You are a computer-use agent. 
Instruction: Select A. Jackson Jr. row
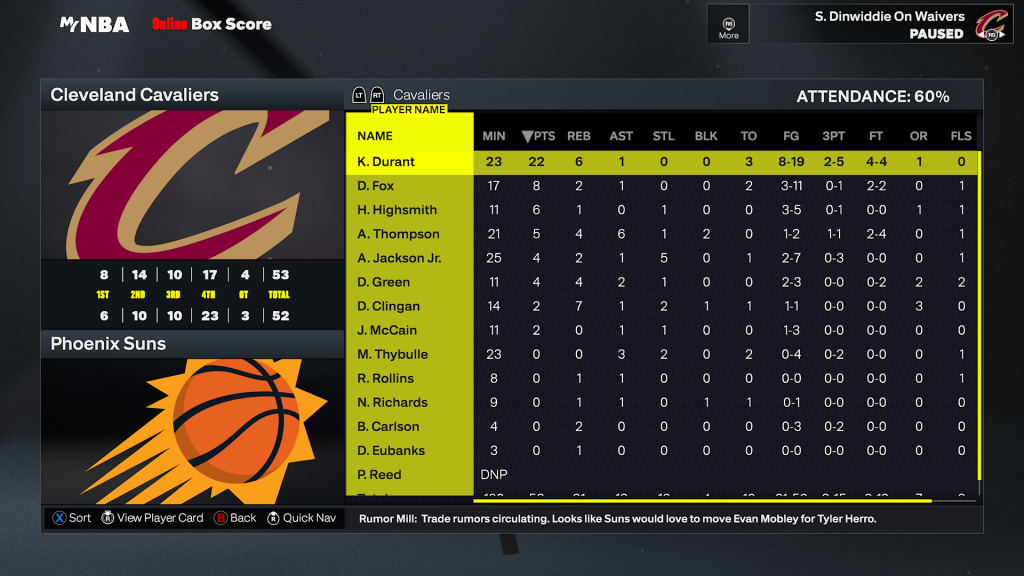[399, 258]
